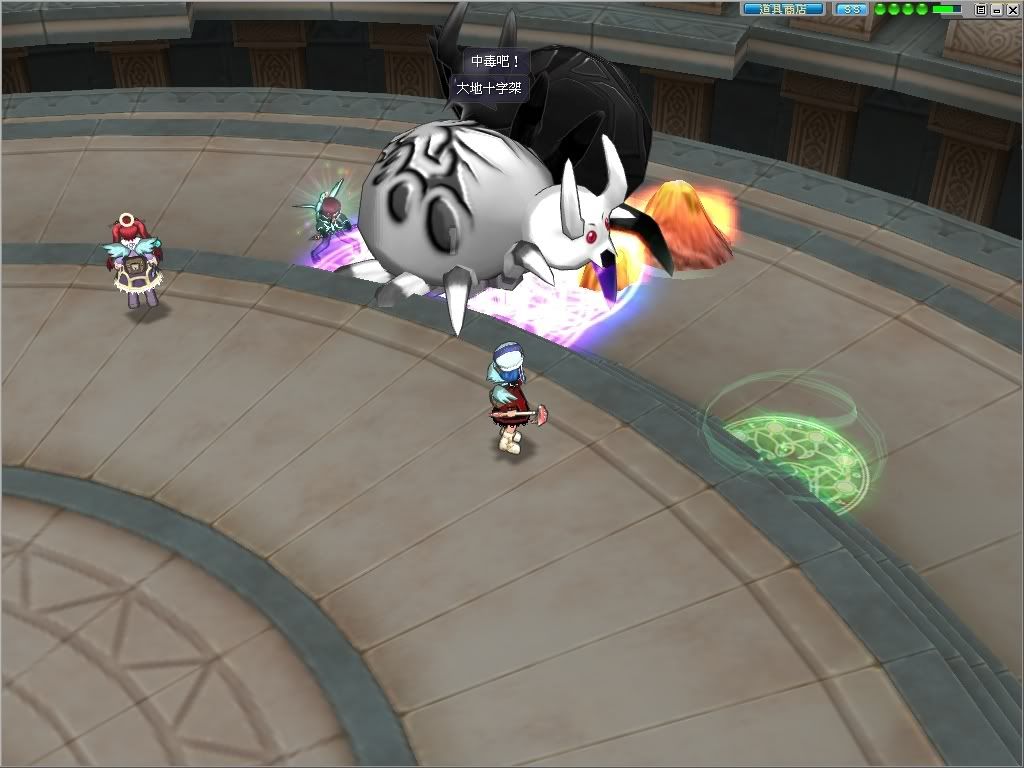Click the blue SS button

851,9
